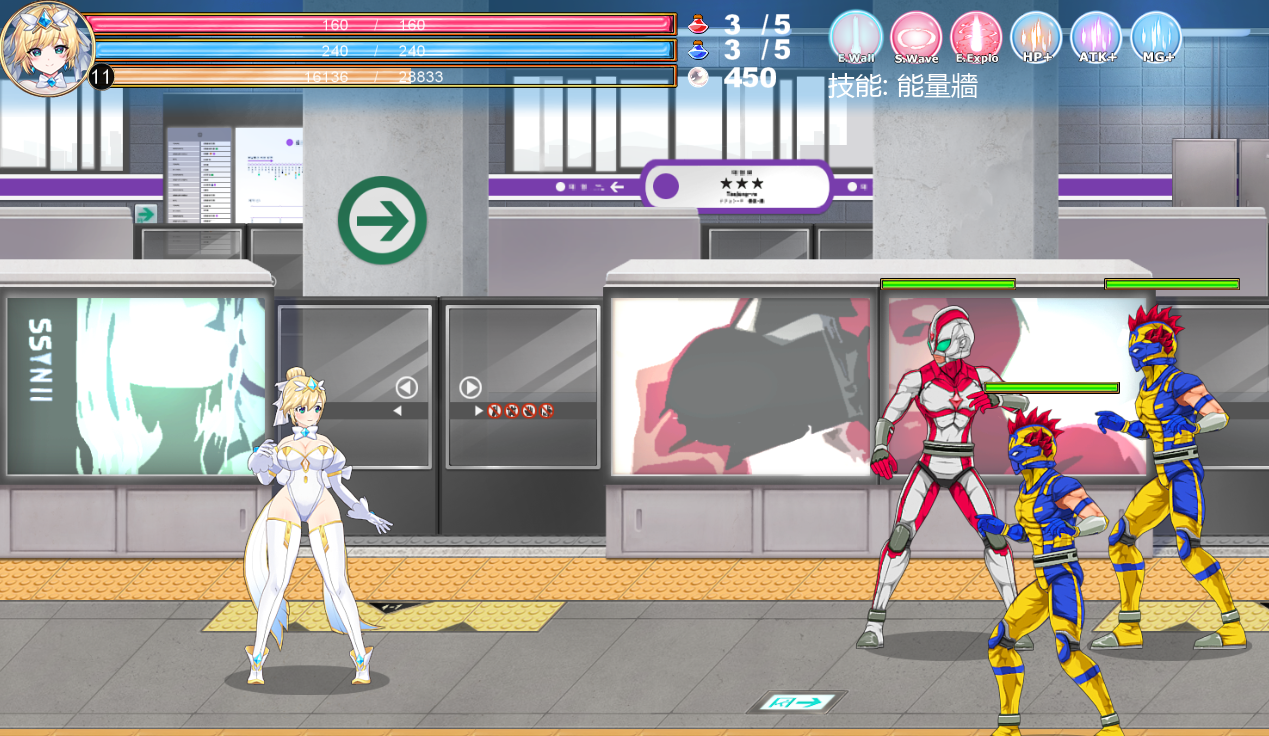1269x736 pixels.
Task: Choose the ATK+ buff icon
Action: point(1096,37)
